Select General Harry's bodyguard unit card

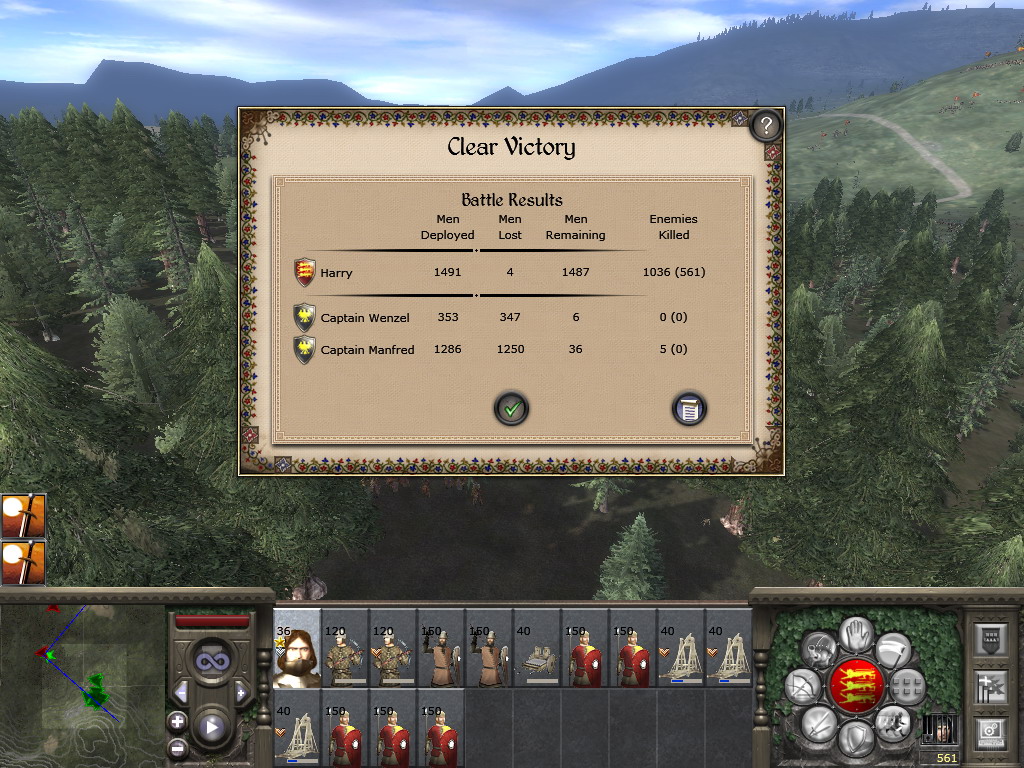[x=297, y=648]
